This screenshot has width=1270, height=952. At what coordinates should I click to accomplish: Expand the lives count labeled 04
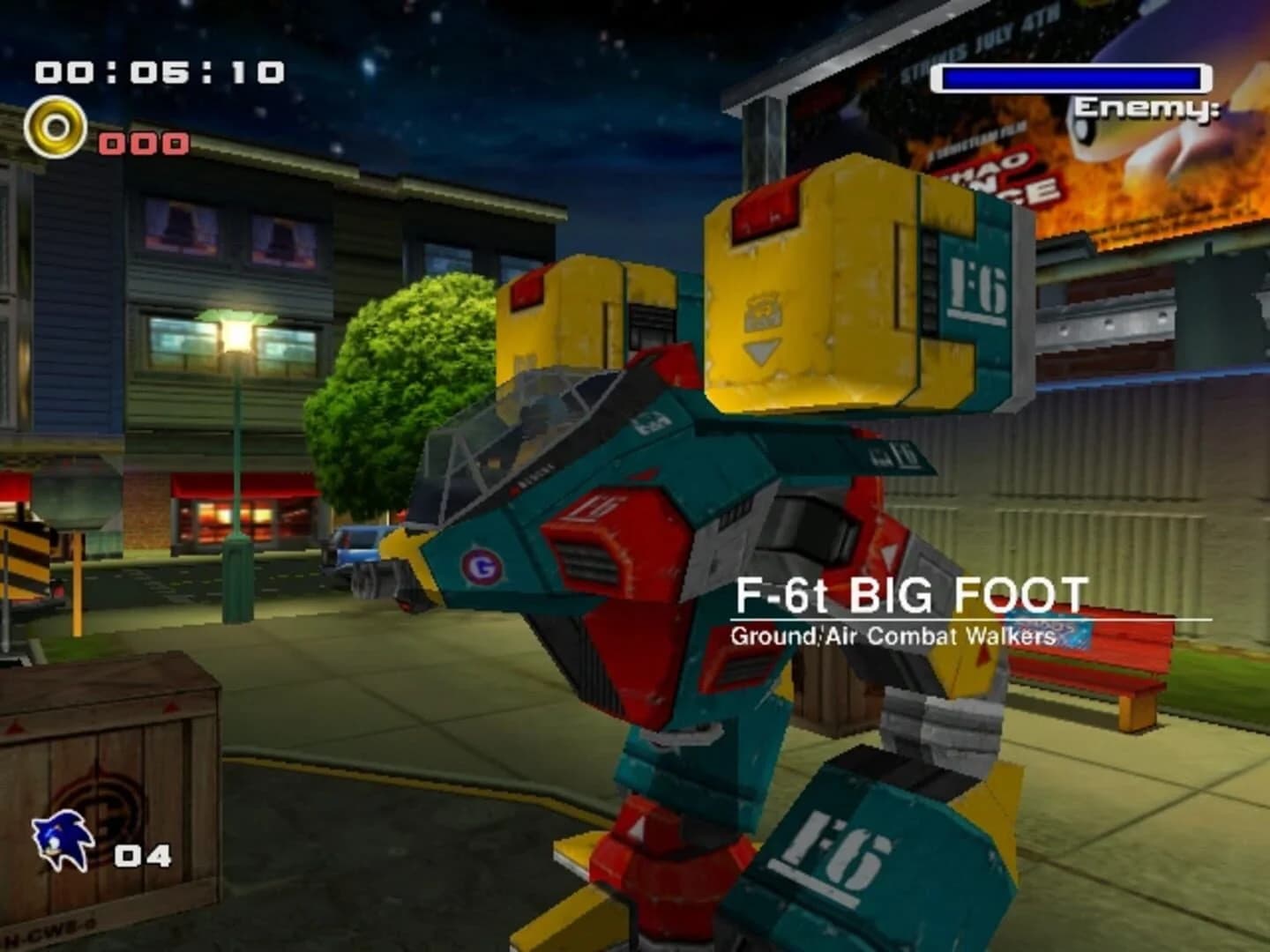pyautogui.click(x=144, y=853)
